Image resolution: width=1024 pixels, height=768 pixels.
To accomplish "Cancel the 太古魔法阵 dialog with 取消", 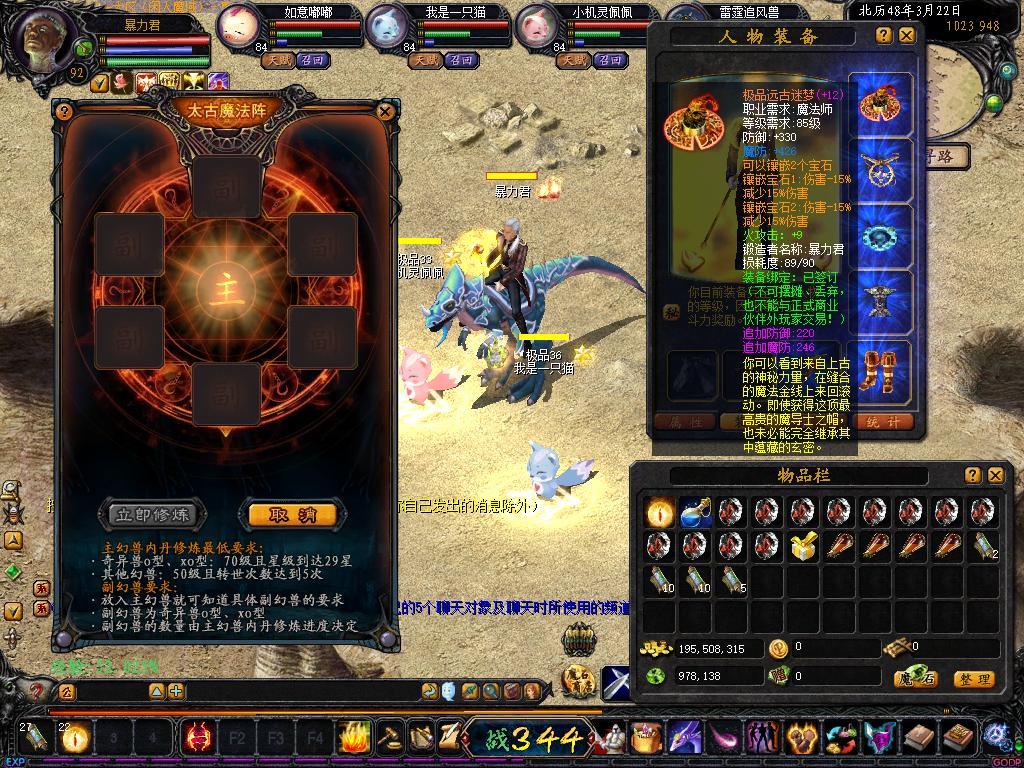I will click(x=292, y=515).
